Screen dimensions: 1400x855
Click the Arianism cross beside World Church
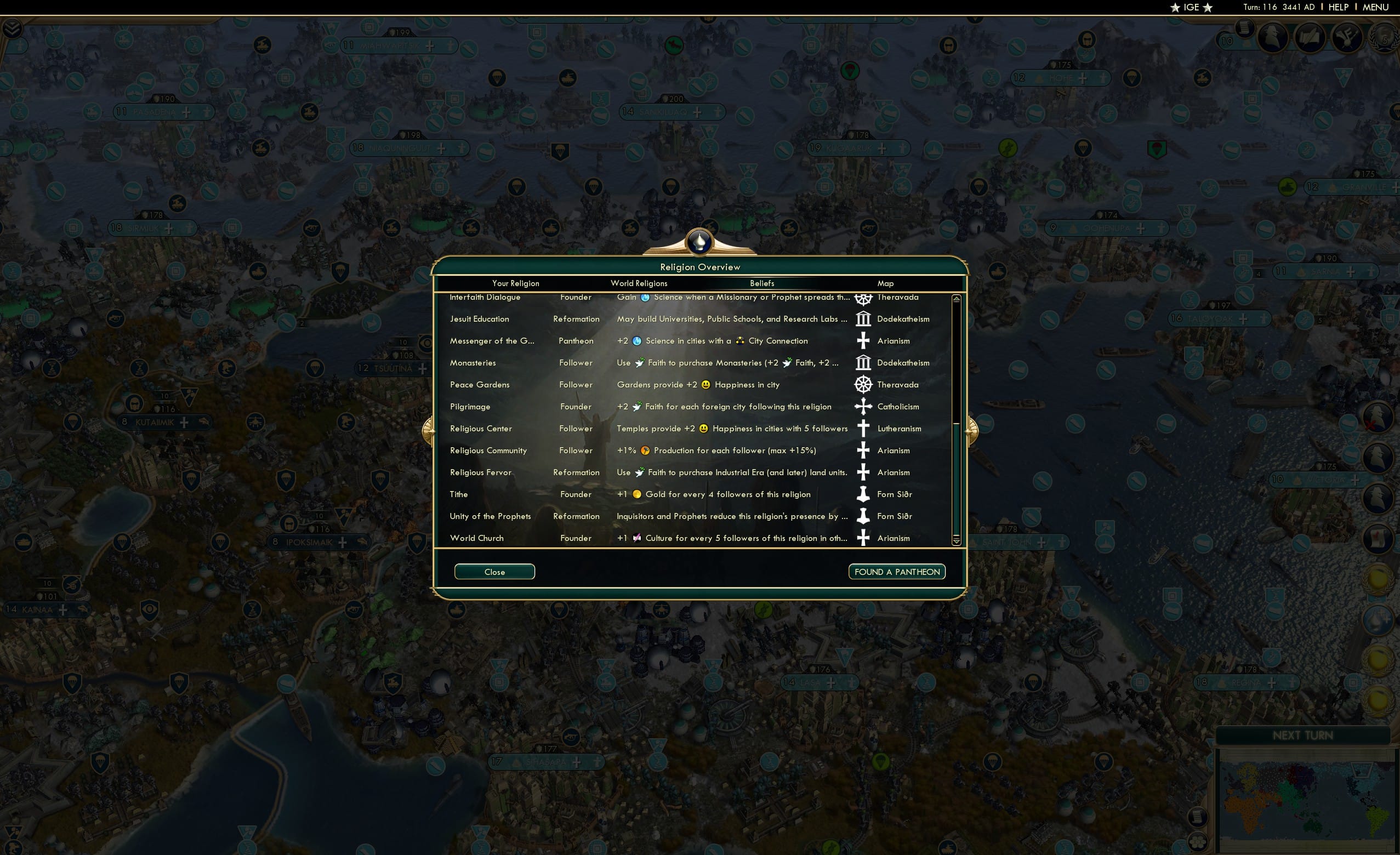[863, 538]
